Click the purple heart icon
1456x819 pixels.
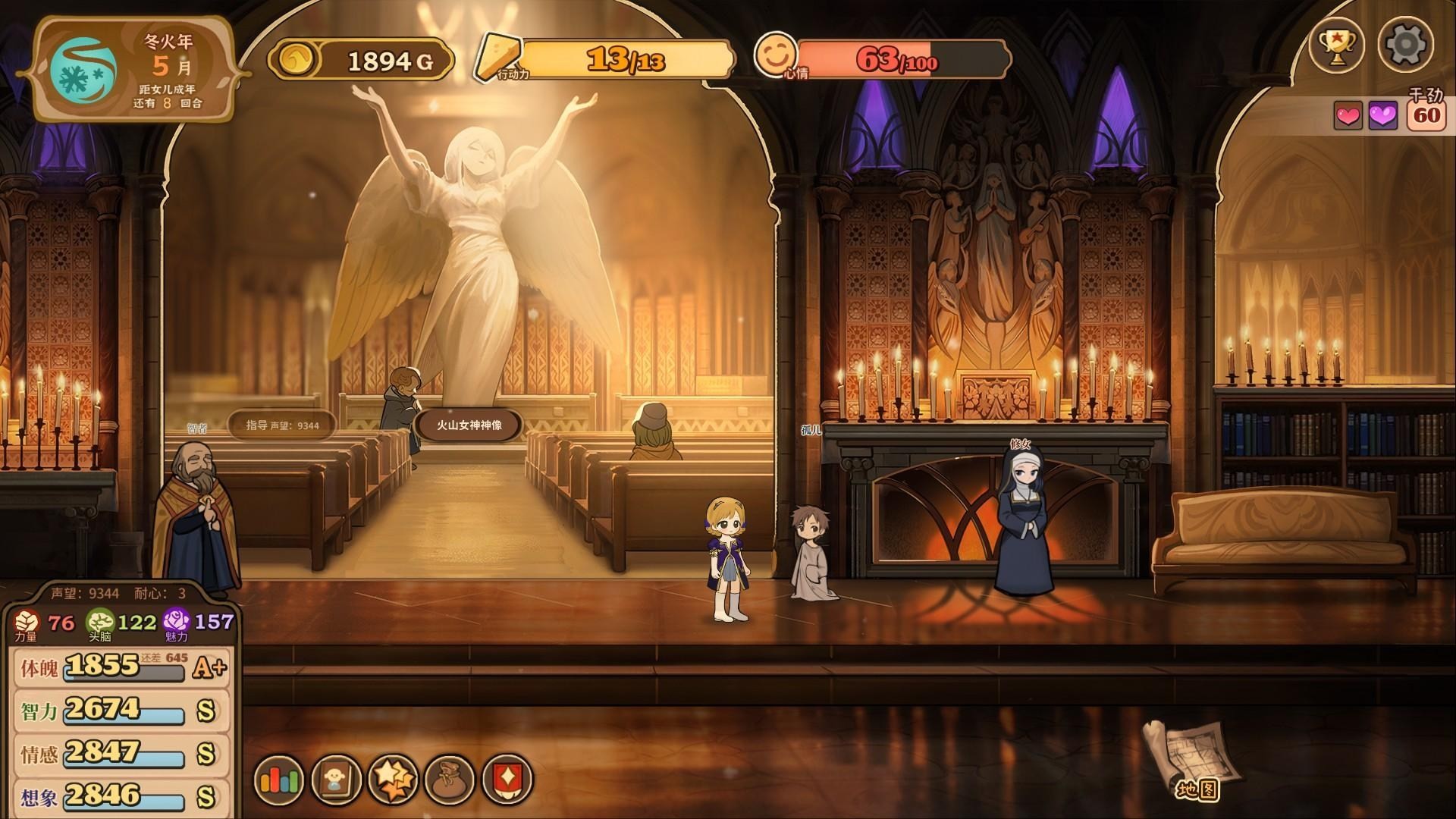point(1382,116)
